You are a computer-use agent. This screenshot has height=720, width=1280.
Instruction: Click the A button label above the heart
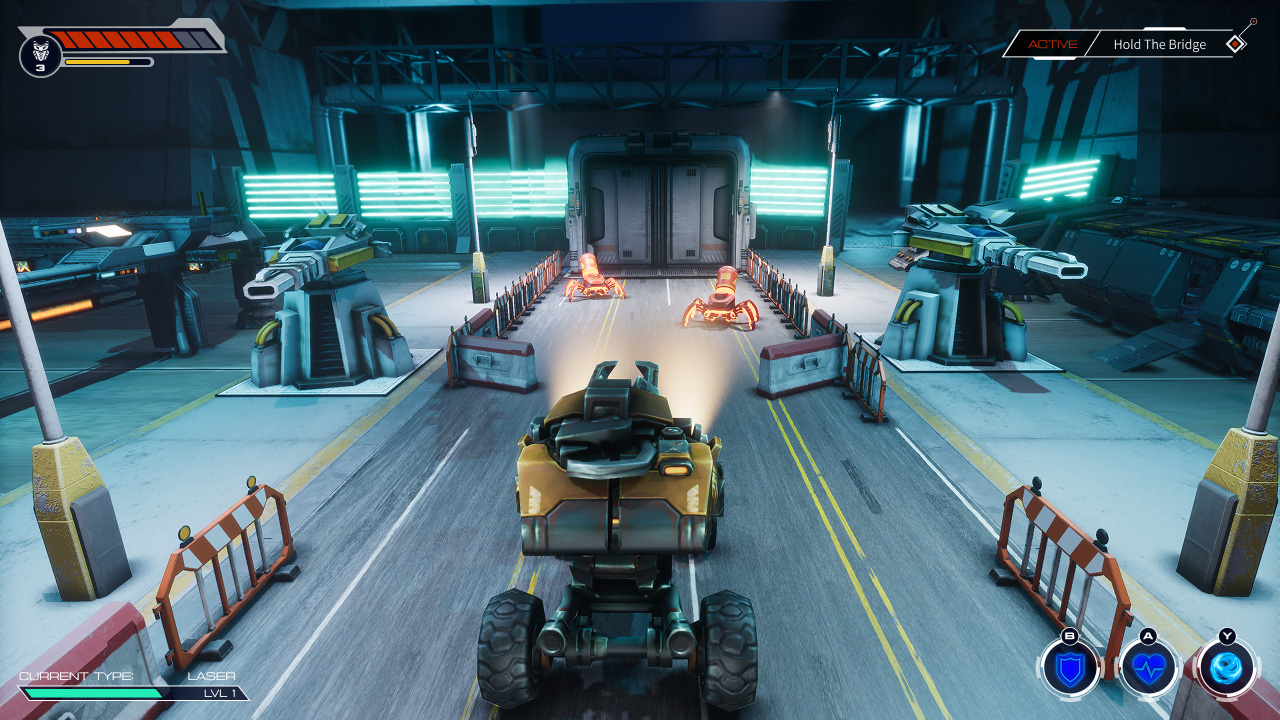click(1145, 637)
